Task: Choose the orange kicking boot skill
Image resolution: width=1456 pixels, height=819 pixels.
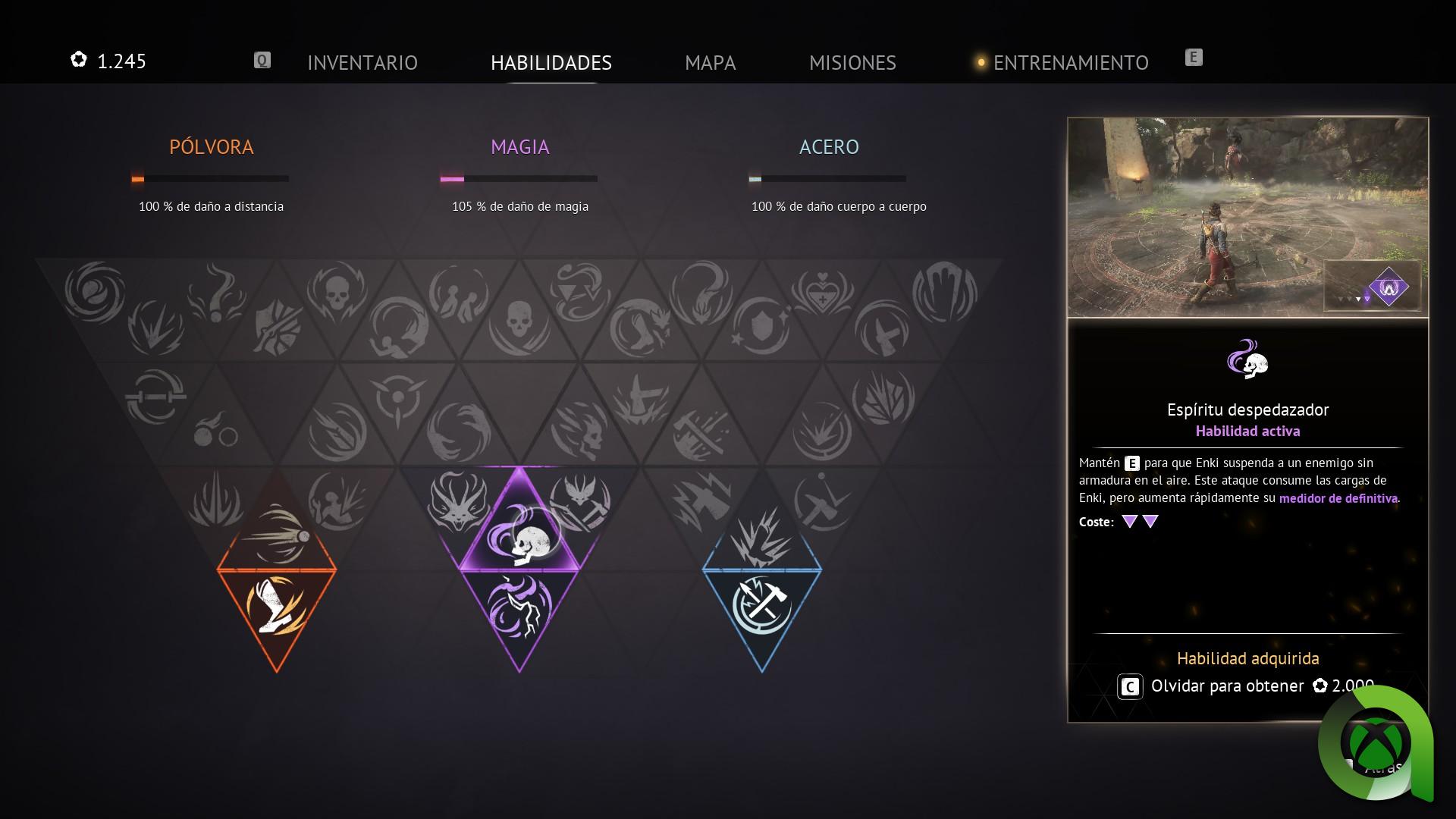Action: 277,604
